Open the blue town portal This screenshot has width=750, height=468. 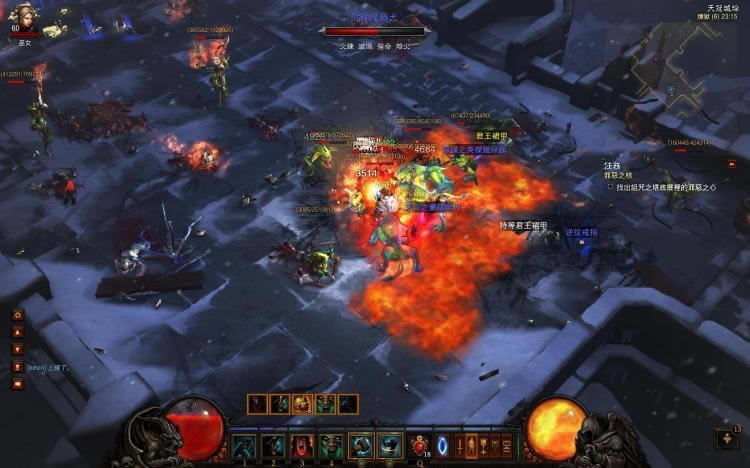(444, 444)
